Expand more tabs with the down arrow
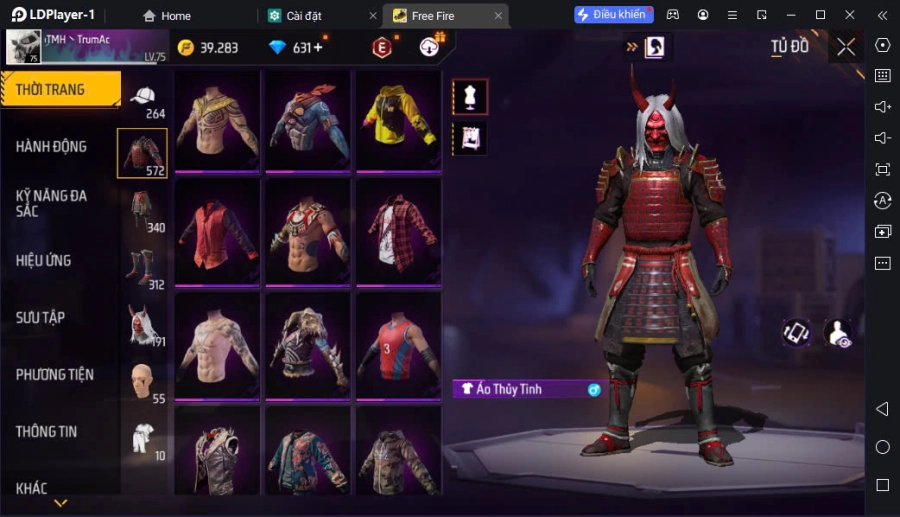Screen dimensions: 900x517 (60, 503)
